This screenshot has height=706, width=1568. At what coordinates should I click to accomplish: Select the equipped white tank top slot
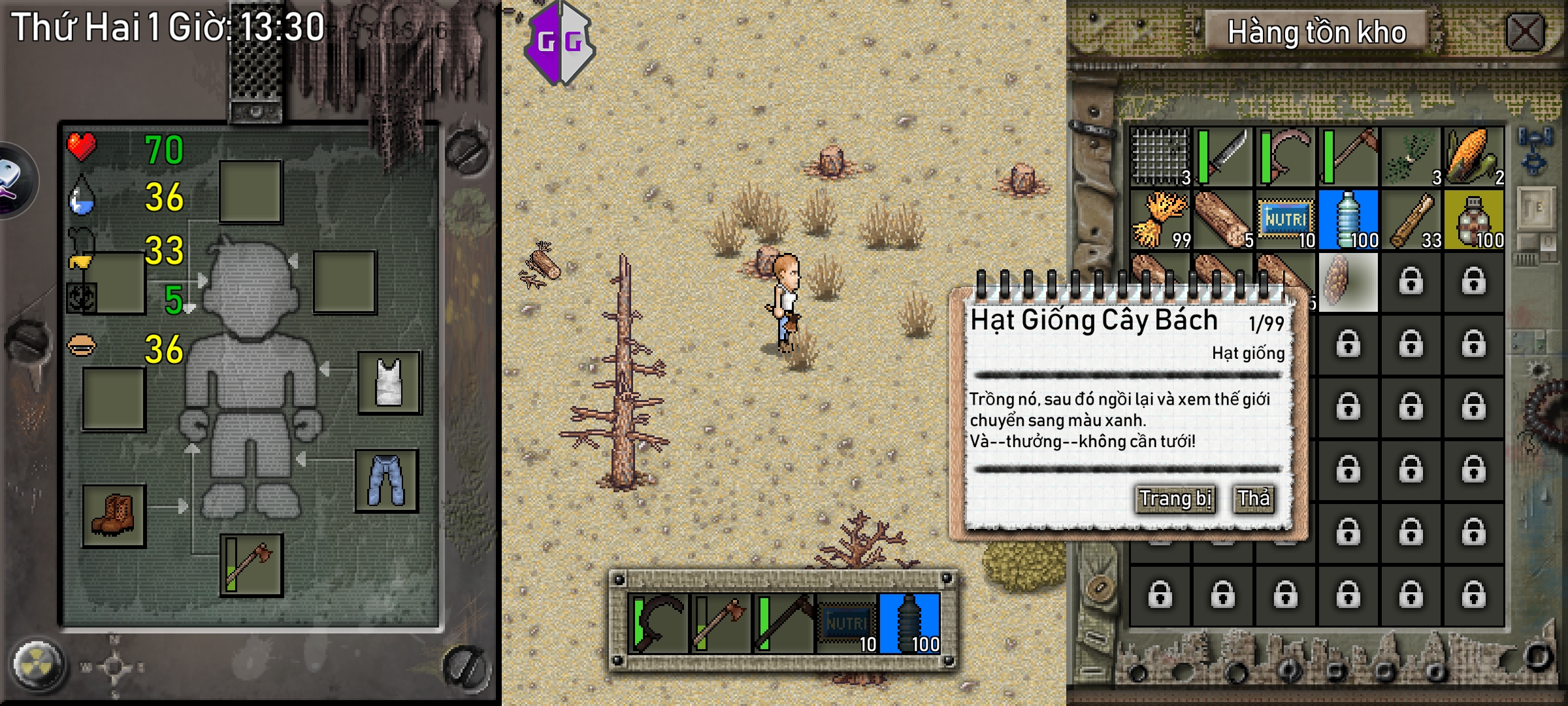389,382
